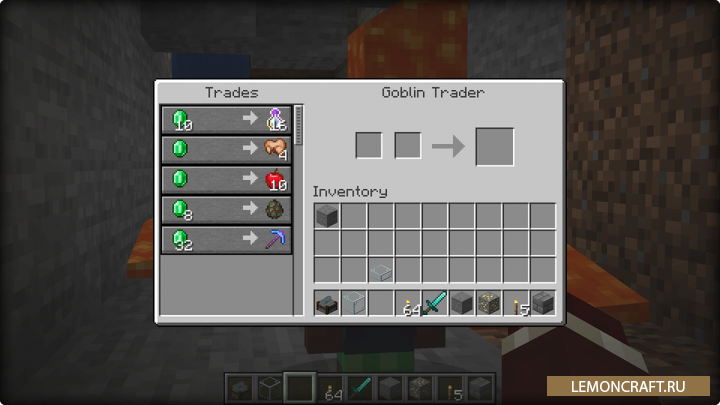Click the trades list scrollbar handle
The height and width of the screenshot is (405, 720).
click(x=298, y=124)
